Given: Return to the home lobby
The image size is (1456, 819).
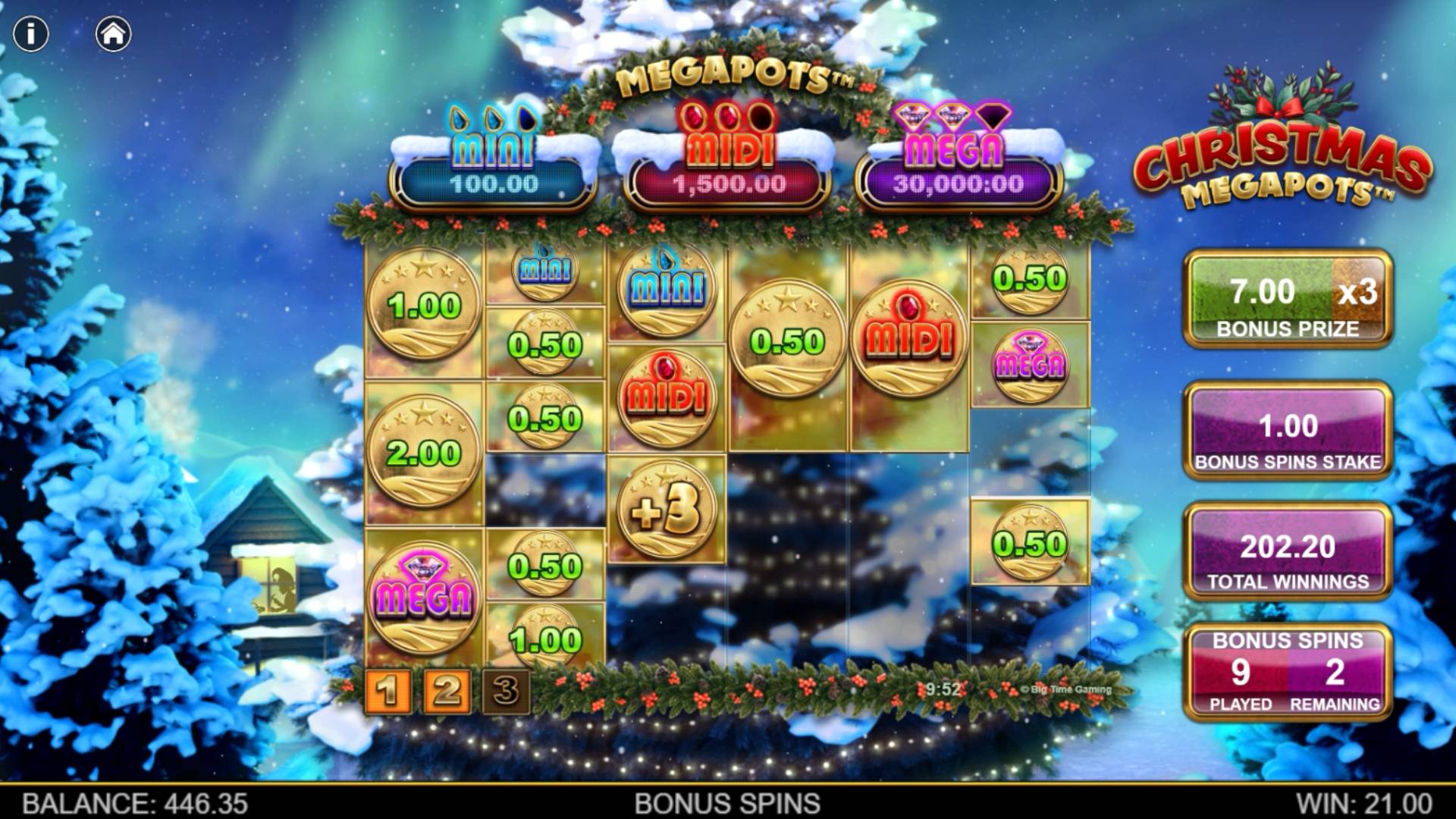Looking at the screenshot, I should [114, 34].
